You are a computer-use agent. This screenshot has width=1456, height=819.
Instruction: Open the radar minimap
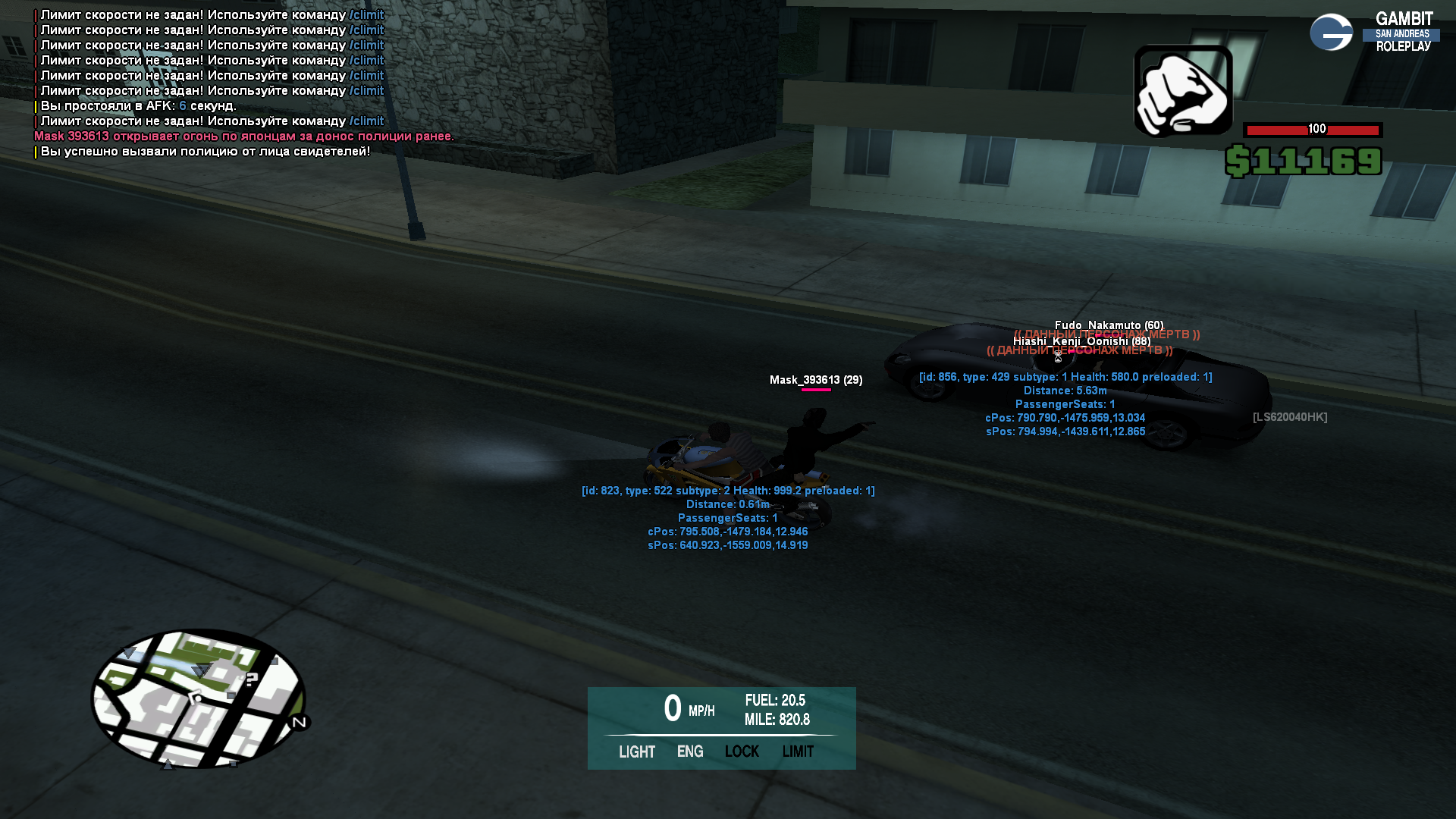click(x=199, y=698)
